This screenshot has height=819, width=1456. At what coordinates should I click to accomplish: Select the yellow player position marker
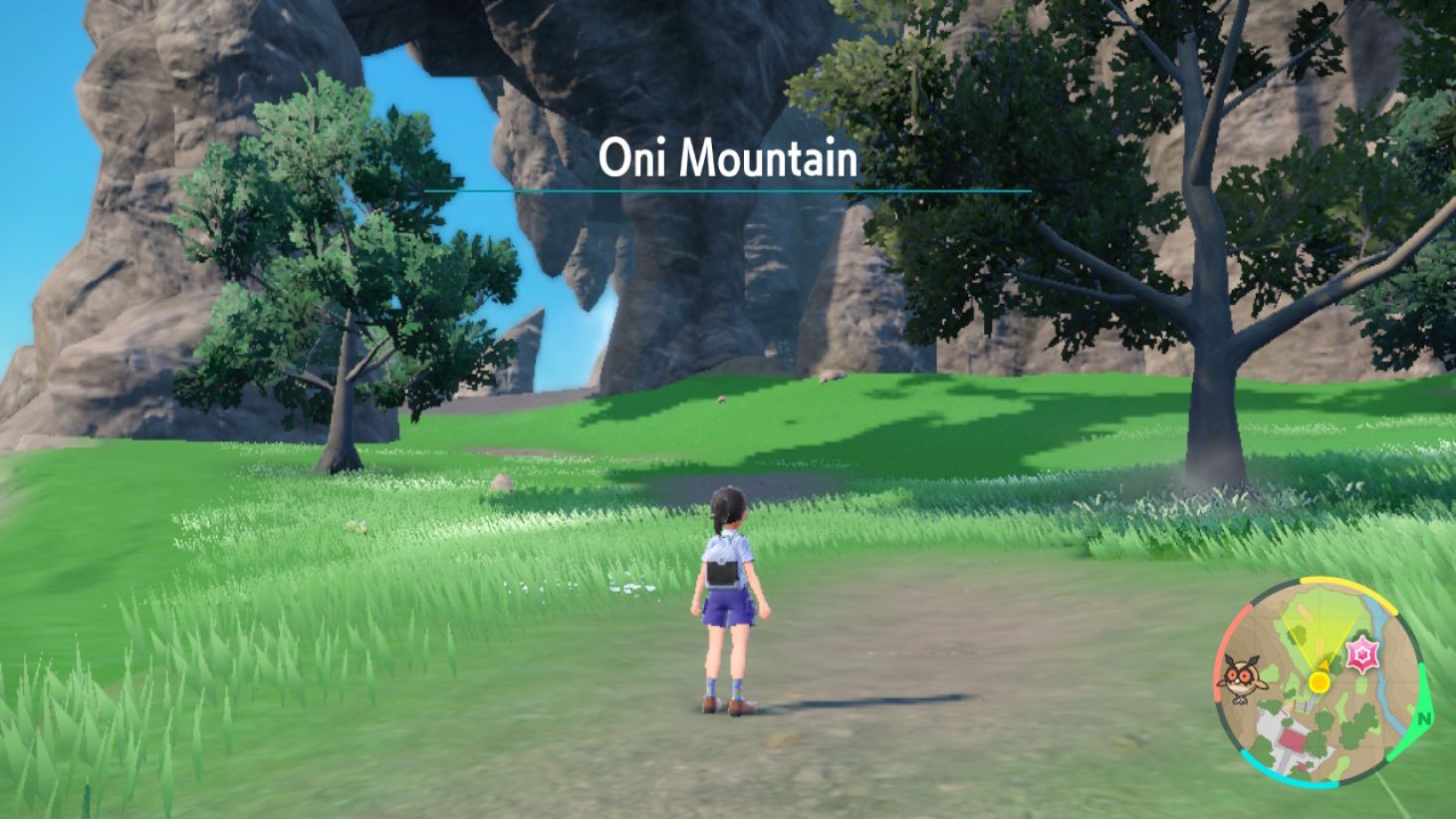pos(1320,682)
